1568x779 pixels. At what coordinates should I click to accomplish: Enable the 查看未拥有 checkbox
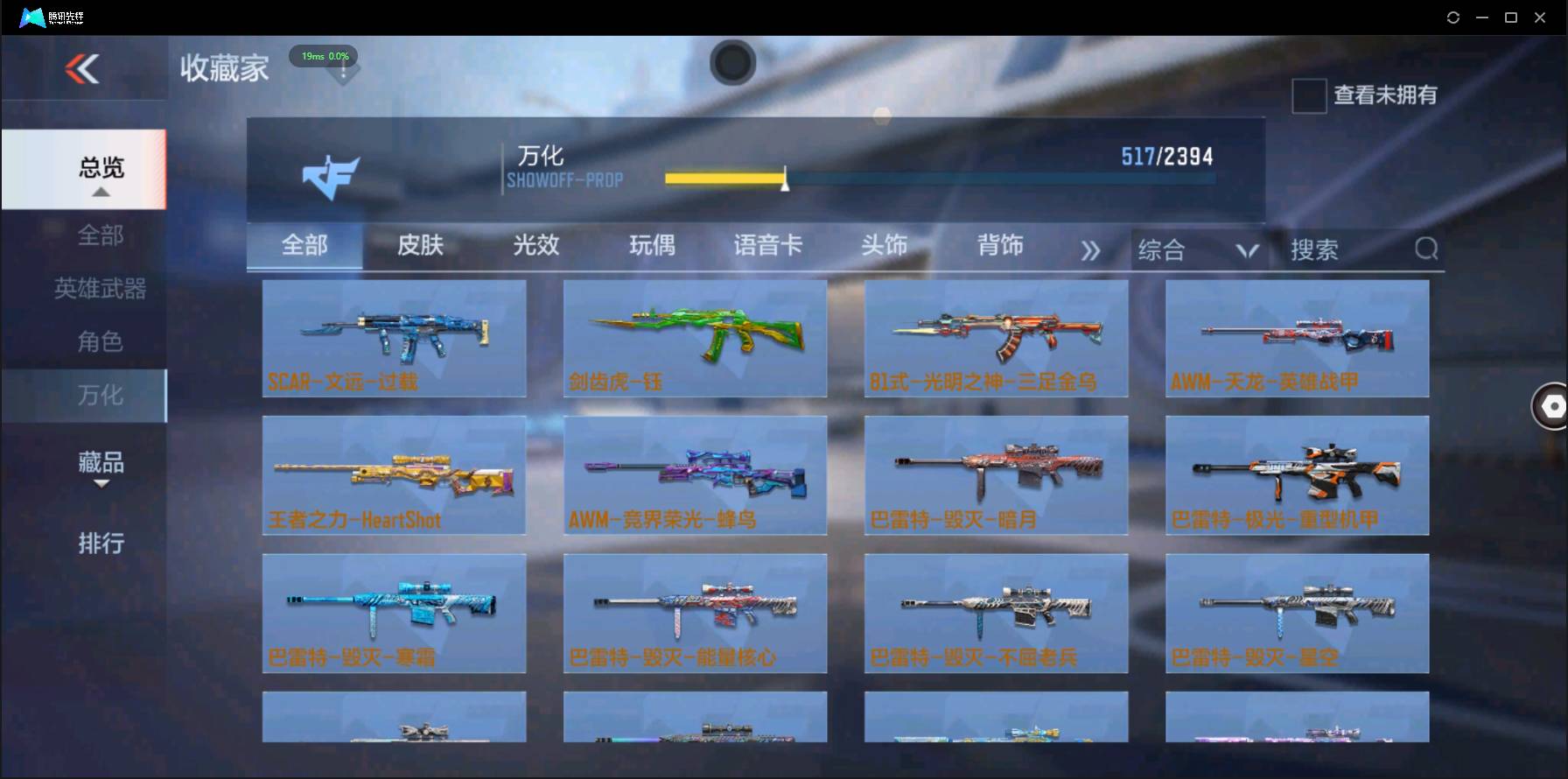(x=1308, y=95)
